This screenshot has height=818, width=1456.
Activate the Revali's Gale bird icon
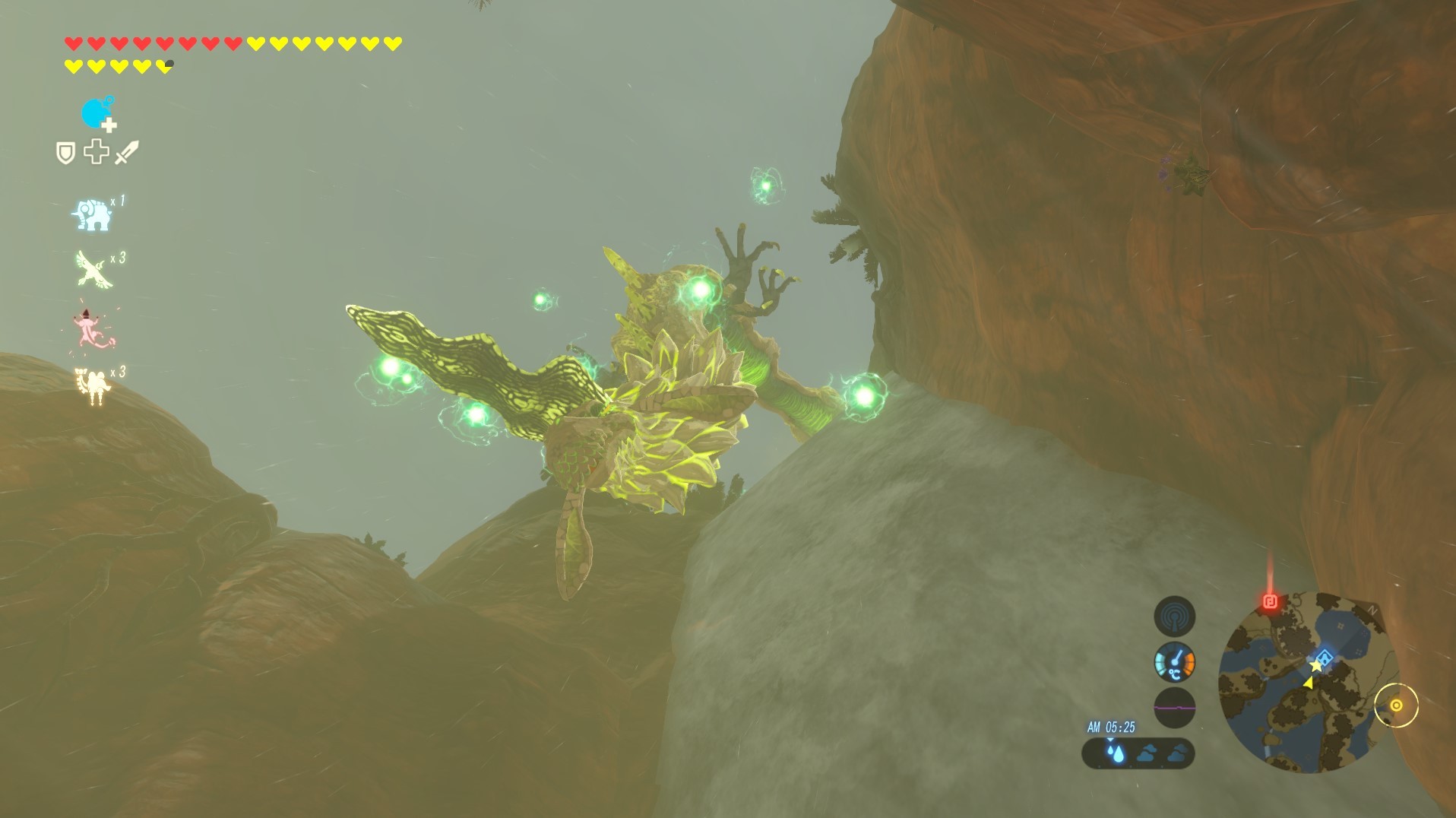pos(94,270)
